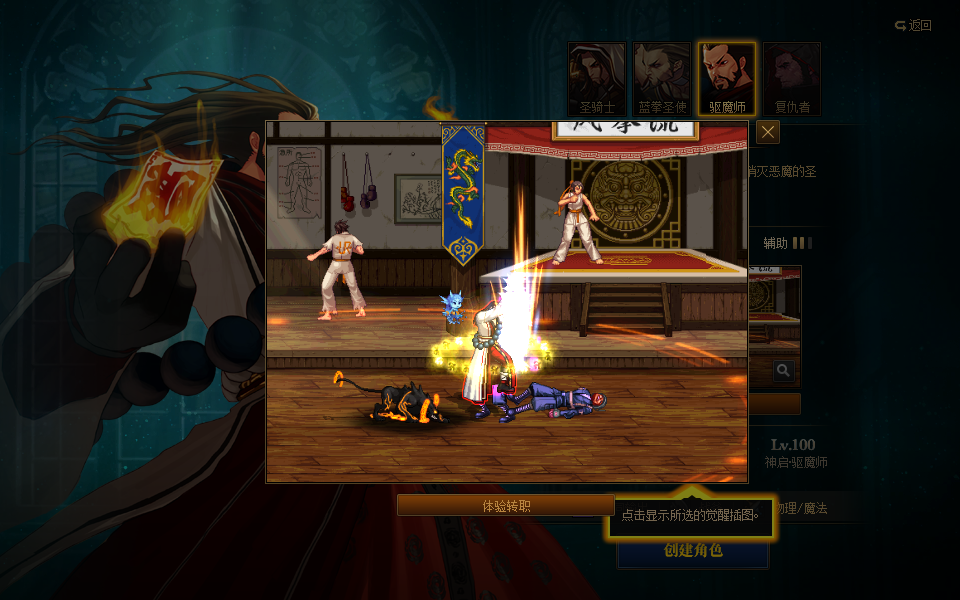The image size is (960, 600).
Task: Close the gameplay preview video popup
Action: coord(768,132)
